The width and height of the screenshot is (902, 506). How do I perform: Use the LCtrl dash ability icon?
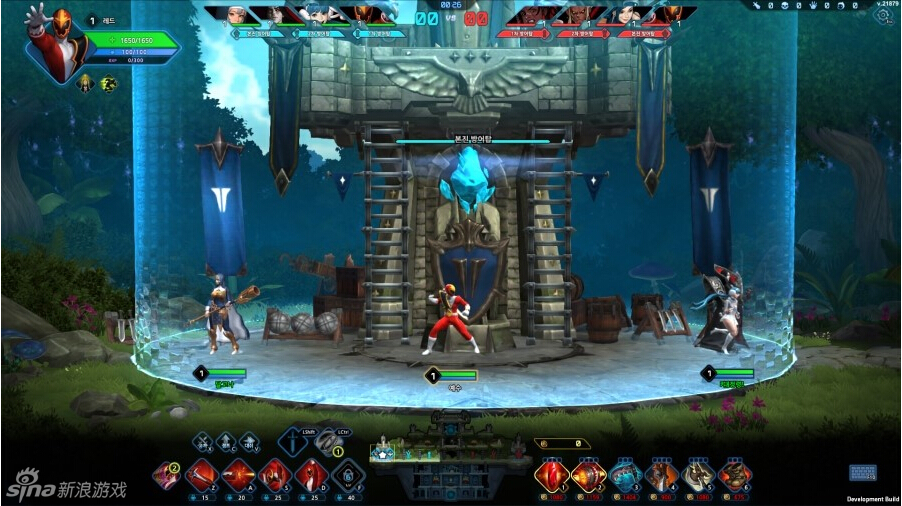327,441
